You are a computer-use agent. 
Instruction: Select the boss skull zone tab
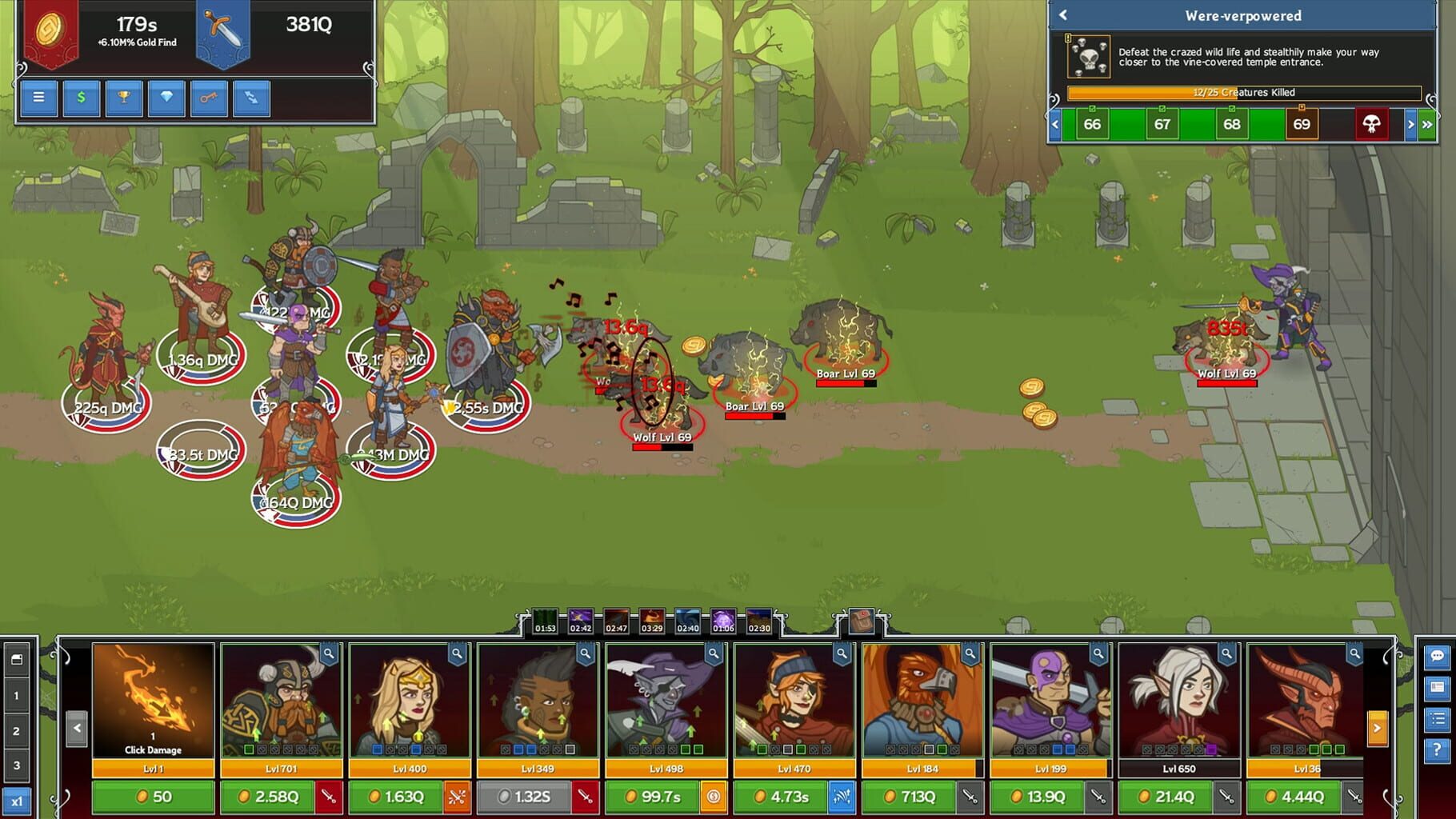coord(1371,125)
